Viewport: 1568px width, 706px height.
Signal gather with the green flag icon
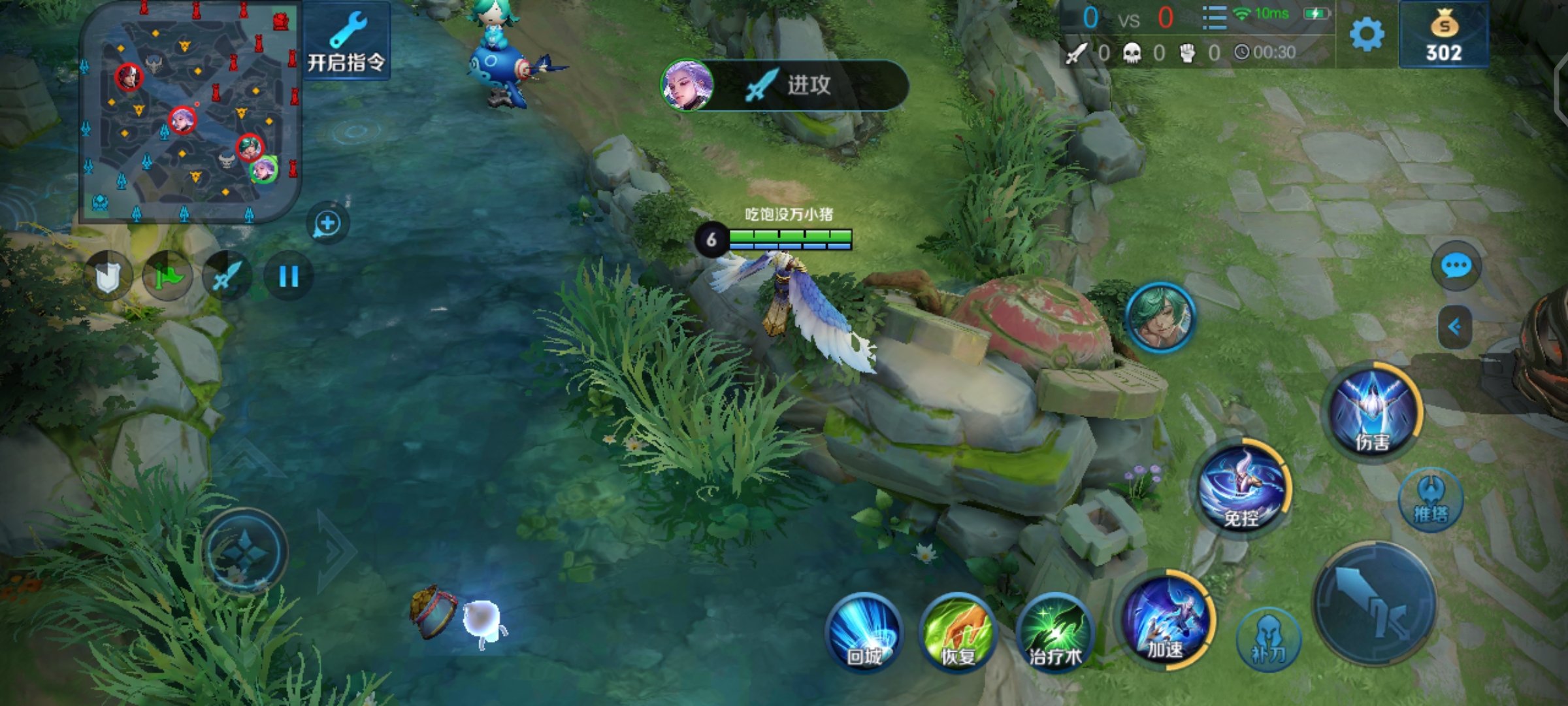click(168, 277)
